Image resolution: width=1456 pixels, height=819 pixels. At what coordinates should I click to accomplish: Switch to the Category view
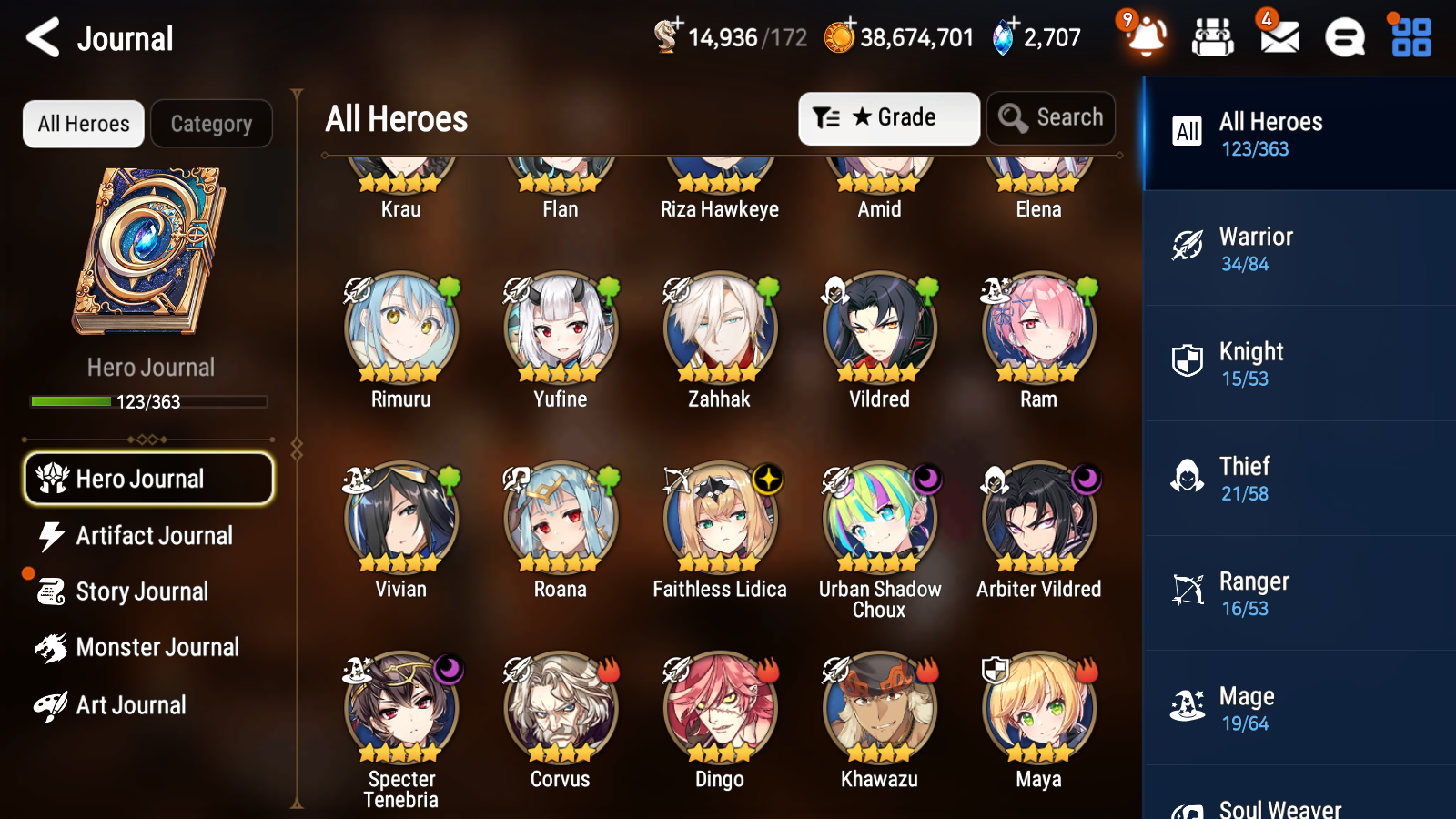pyautogui.click(x=211, y=124)
